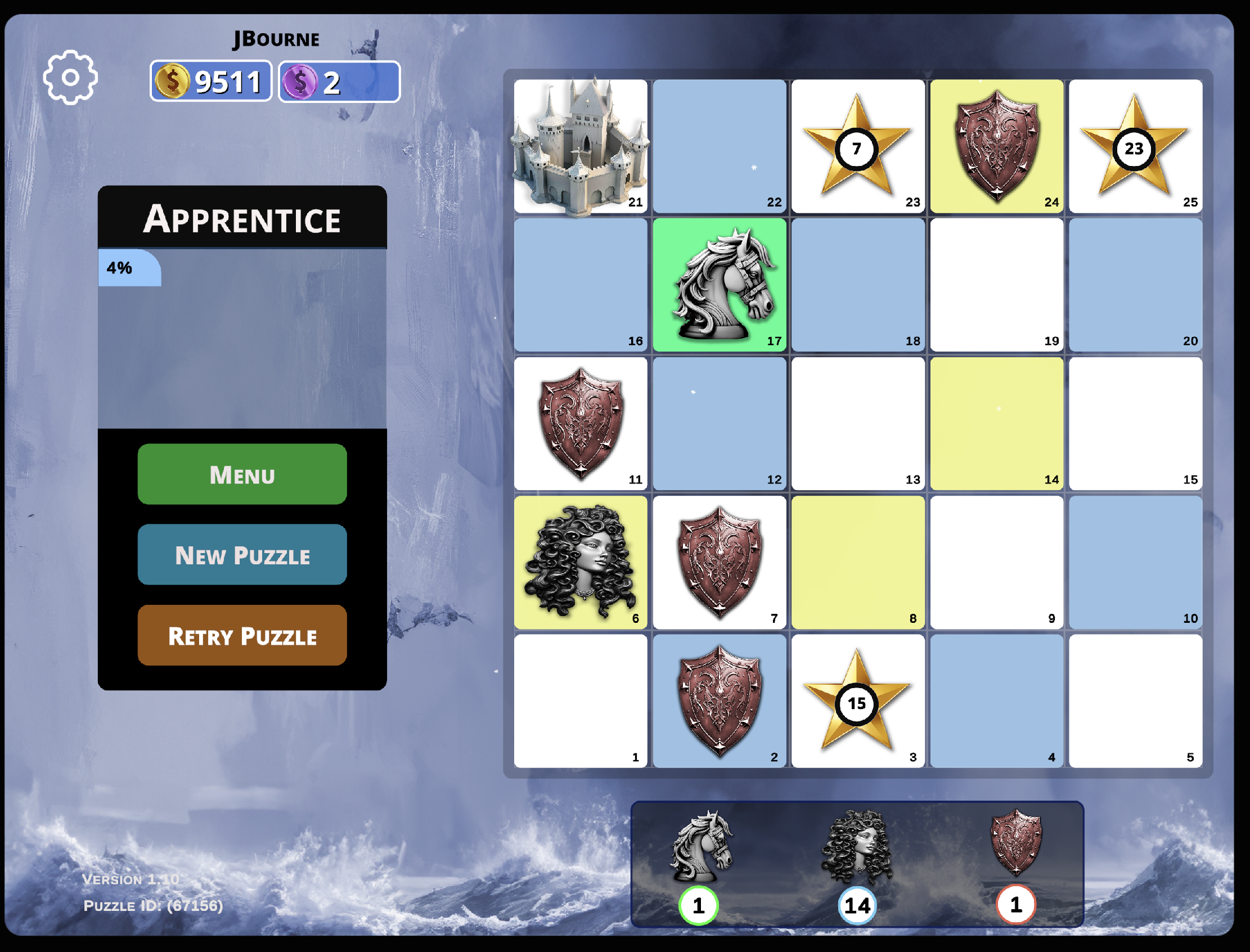Screen dimensions: 1250x952
Task: Select the shield on blue tile 2
Action: tap(719, 702)
